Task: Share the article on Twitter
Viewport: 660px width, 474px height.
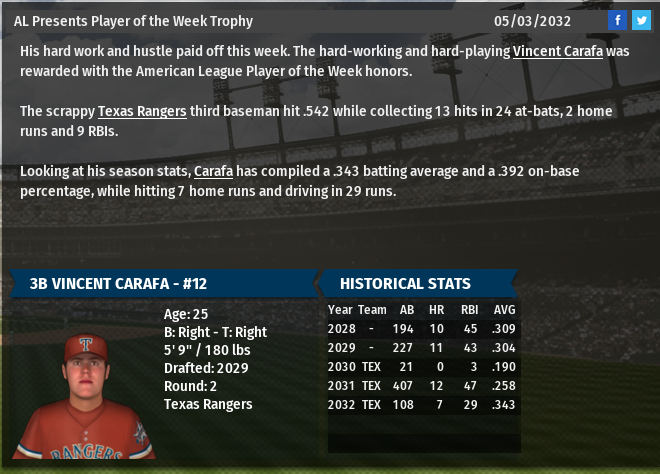Action: tap(641, 20)
